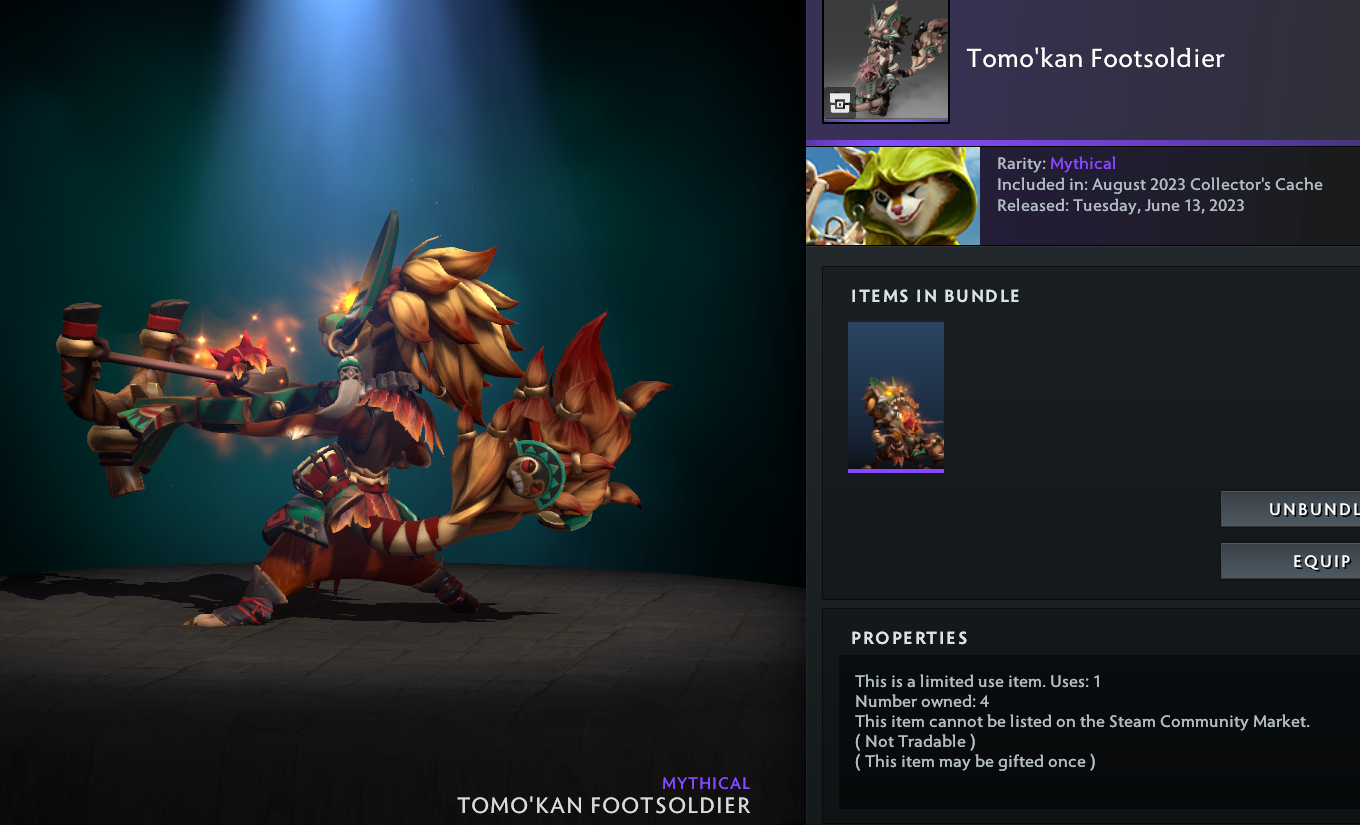
Task: Select the bundle item thumbnail under Items in Bundle
Action: (x=896, y=396)
